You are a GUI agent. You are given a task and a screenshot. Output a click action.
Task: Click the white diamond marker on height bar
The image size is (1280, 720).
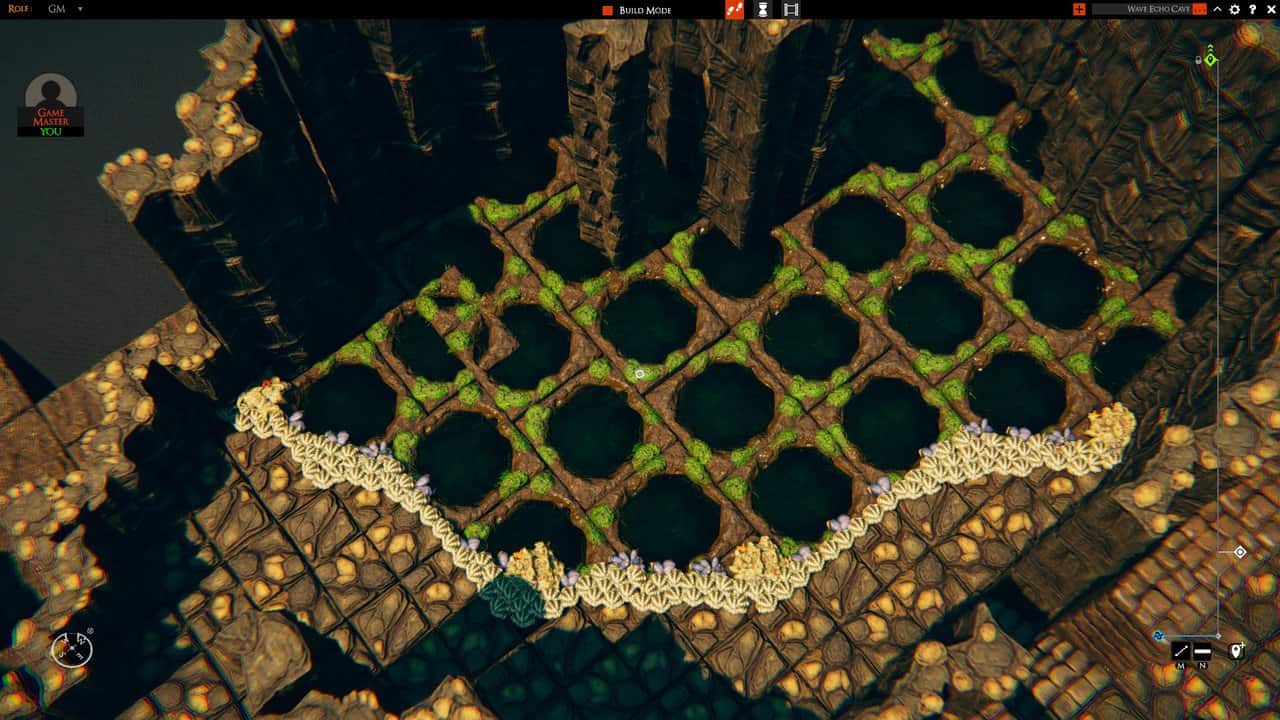pos(1240,552)
